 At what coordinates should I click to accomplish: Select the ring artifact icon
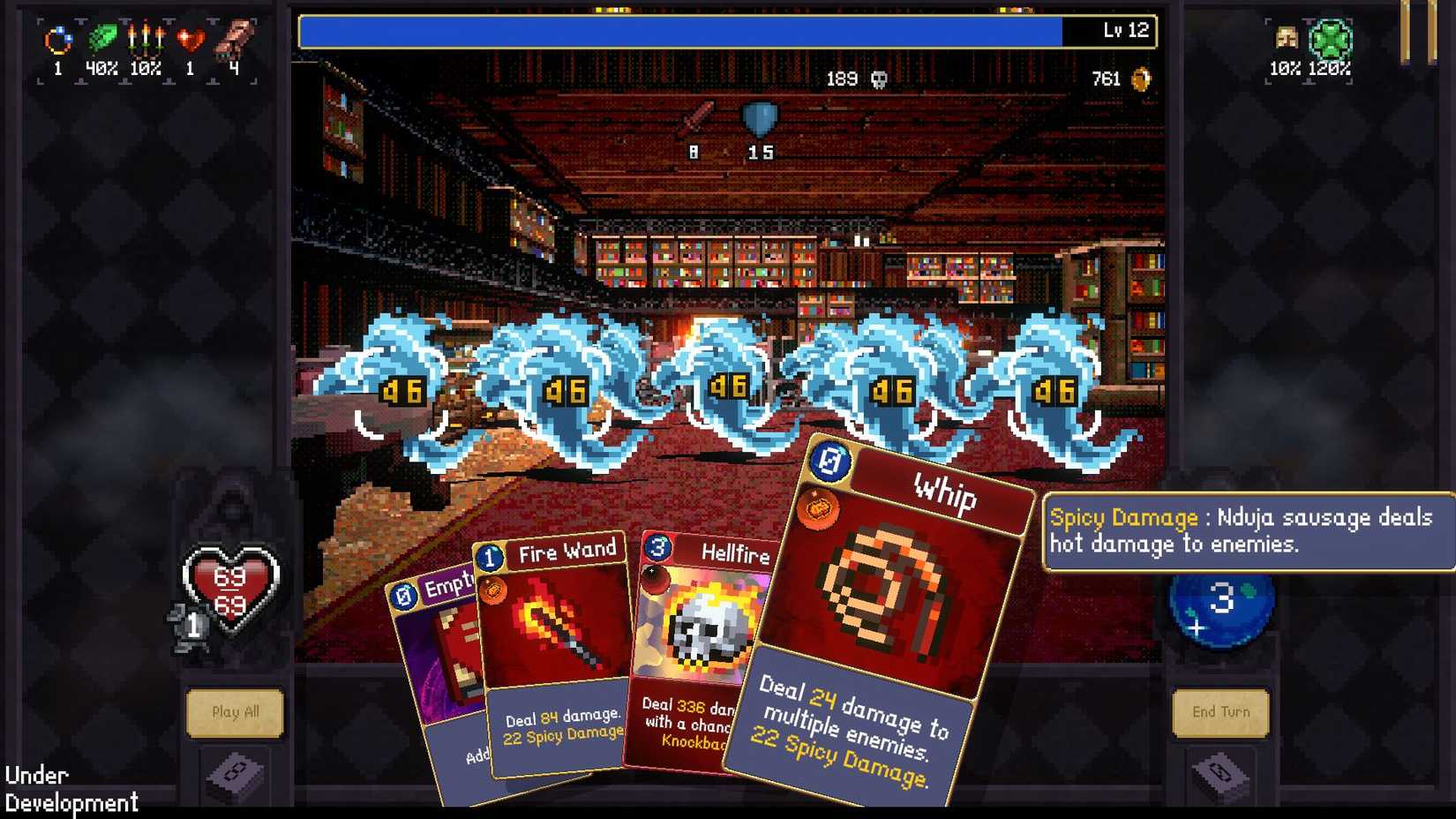tap(57, 40)
